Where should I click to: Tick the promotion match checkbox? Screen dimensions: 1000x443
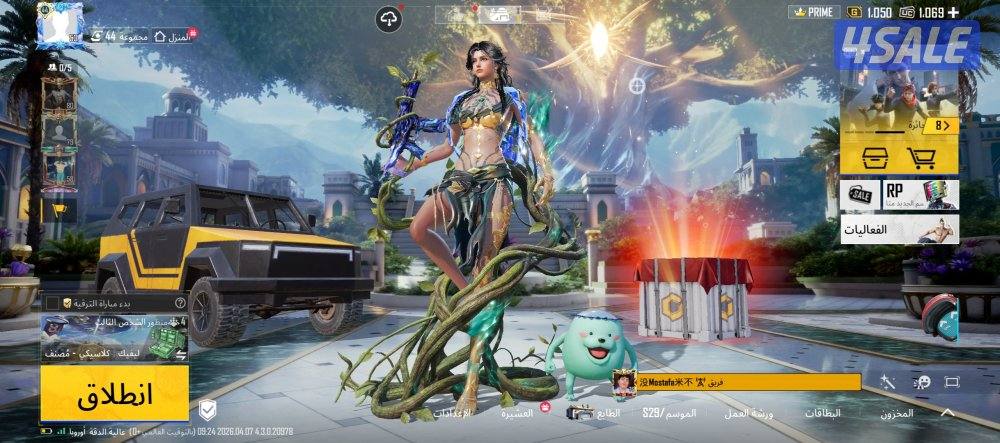[52, 302]
